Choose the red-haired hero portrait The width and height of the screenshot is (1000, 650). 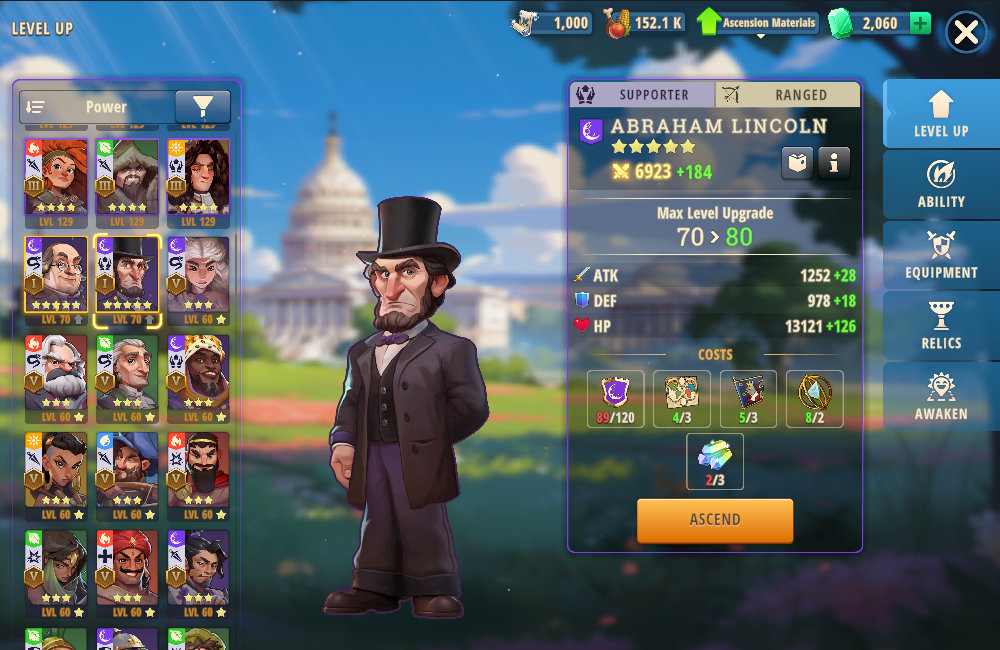pos(56,177)
